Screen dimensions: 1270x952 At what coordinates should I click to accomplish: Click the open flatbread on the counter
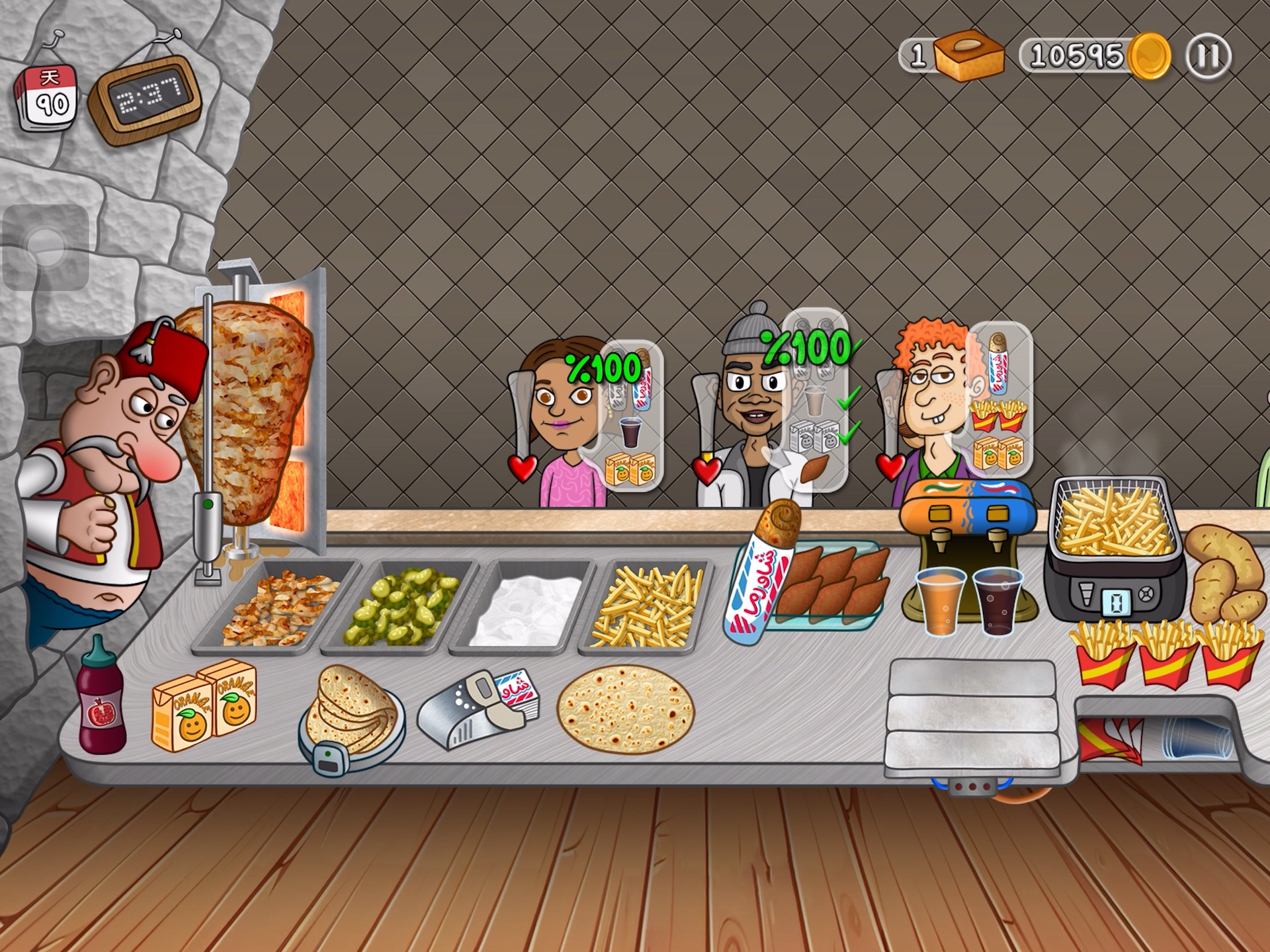625,707
